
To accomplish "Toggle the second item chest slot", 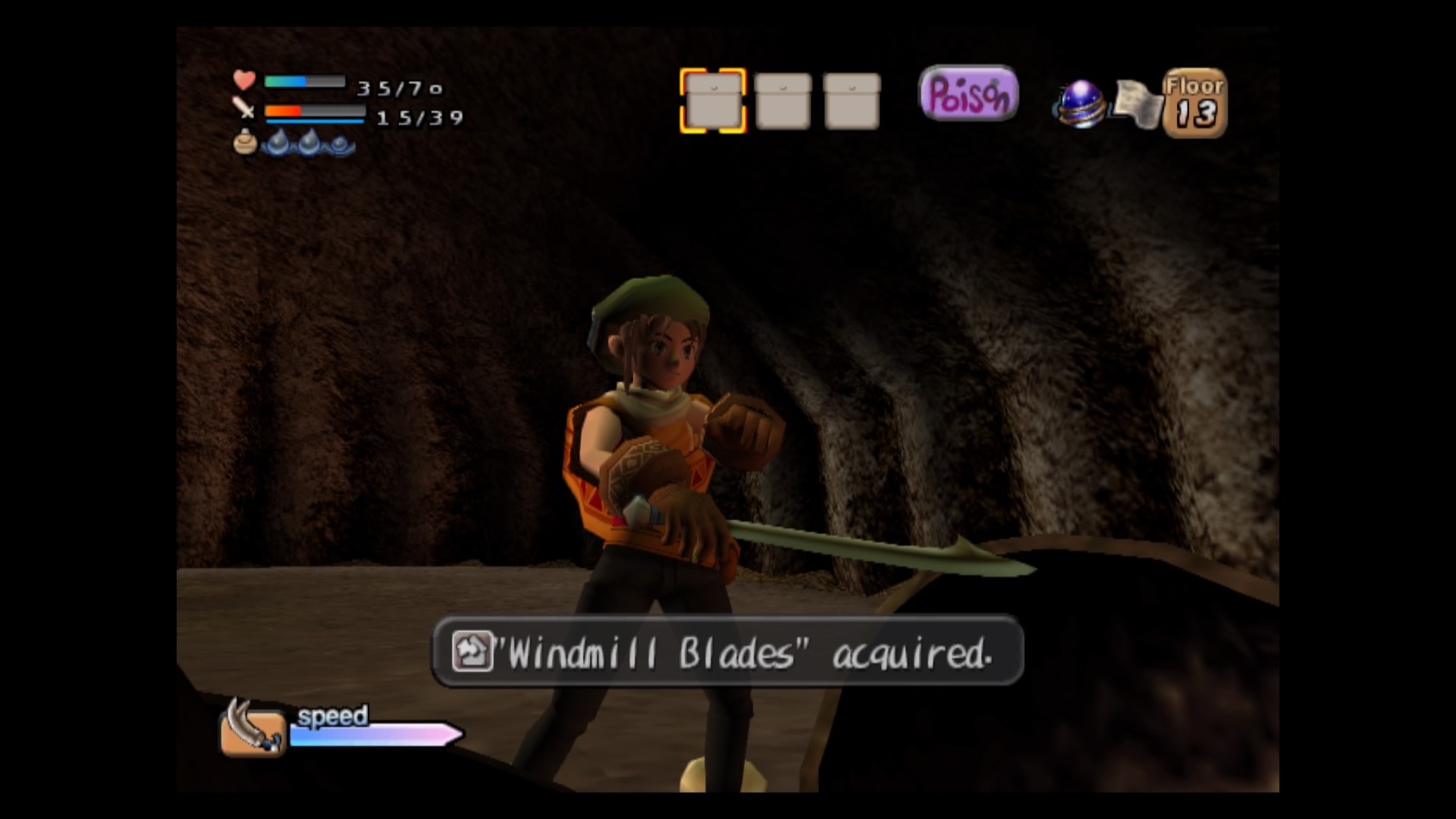I will coord(783,101).
